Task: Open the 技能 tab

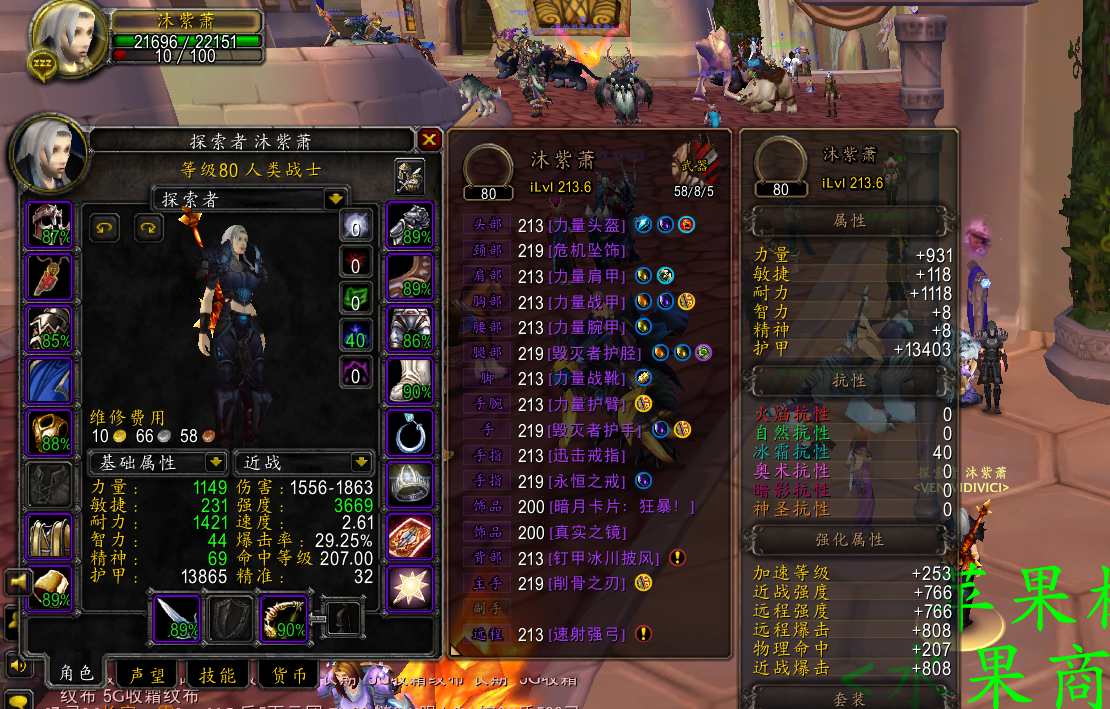Action: (217, 676)
